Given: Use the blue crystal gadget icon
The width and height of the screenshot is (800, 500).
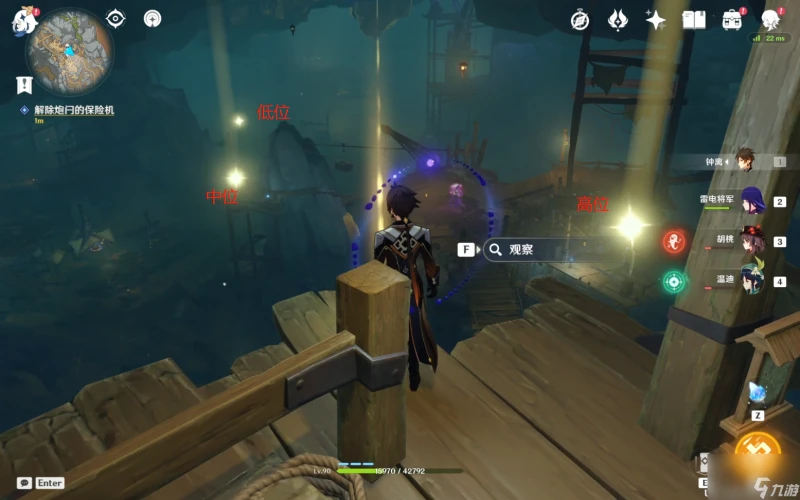Looking at the screenshot, I should pyautogui.click(x=757, y=392).
